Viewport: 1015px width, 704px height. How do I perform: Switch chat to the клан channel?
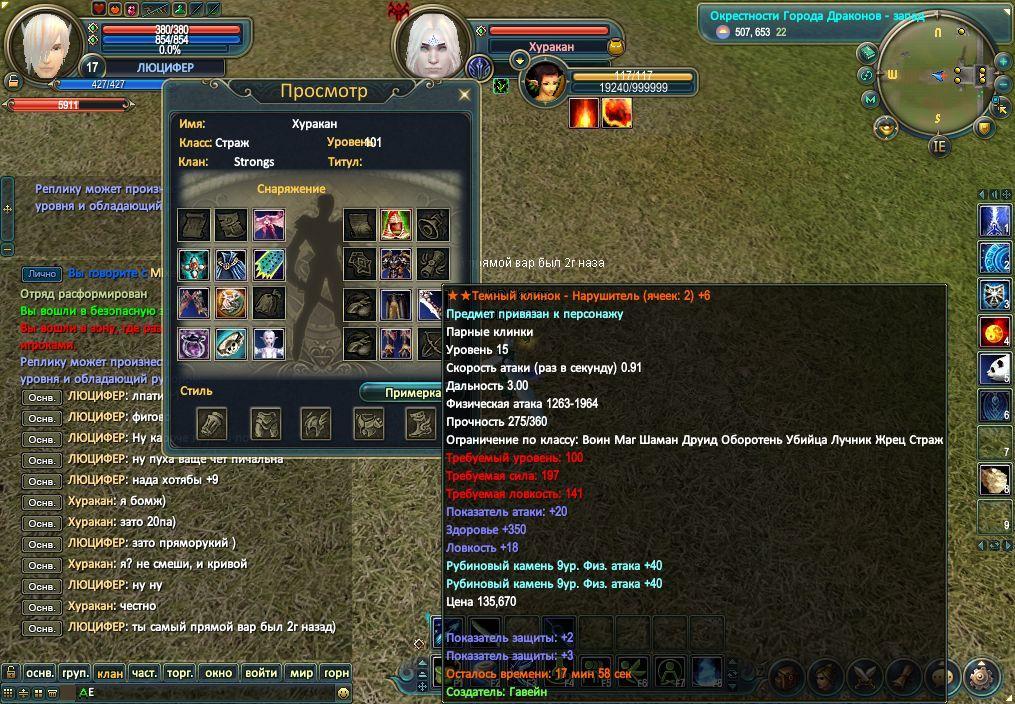click(110, 673)
